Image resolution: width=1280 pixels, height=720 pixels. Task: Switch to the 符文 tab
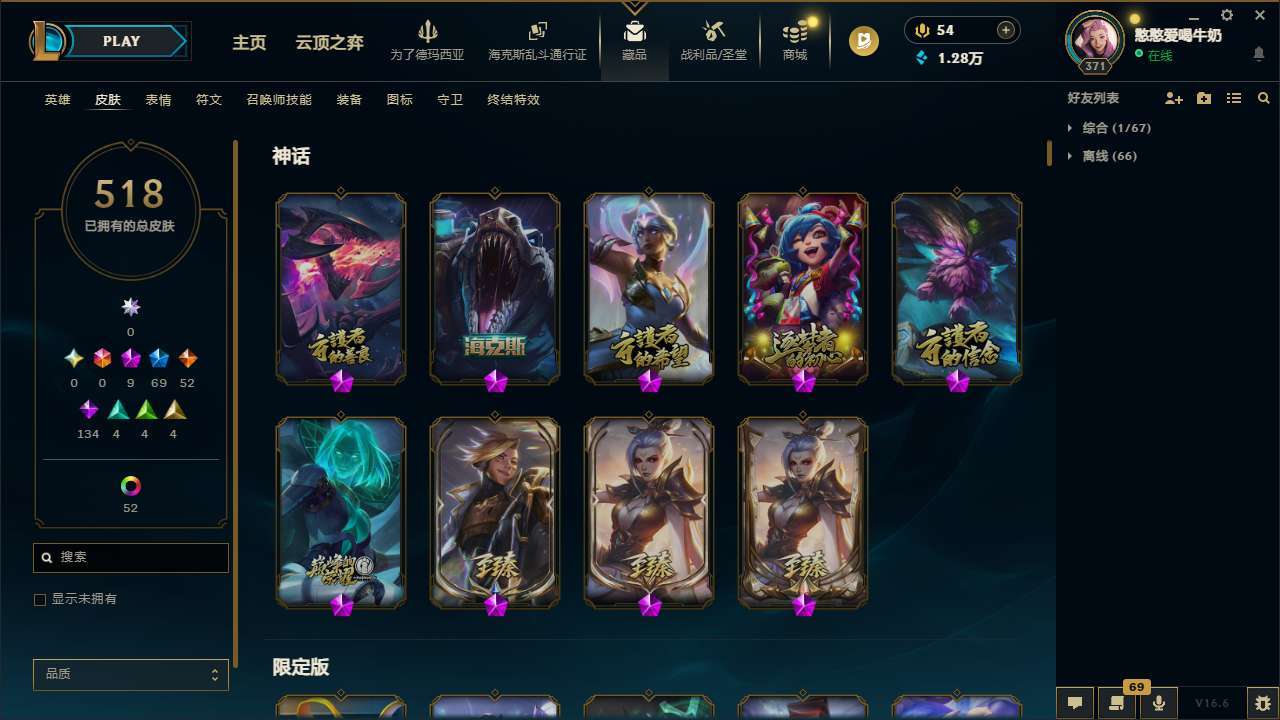(x=209, y=100)
